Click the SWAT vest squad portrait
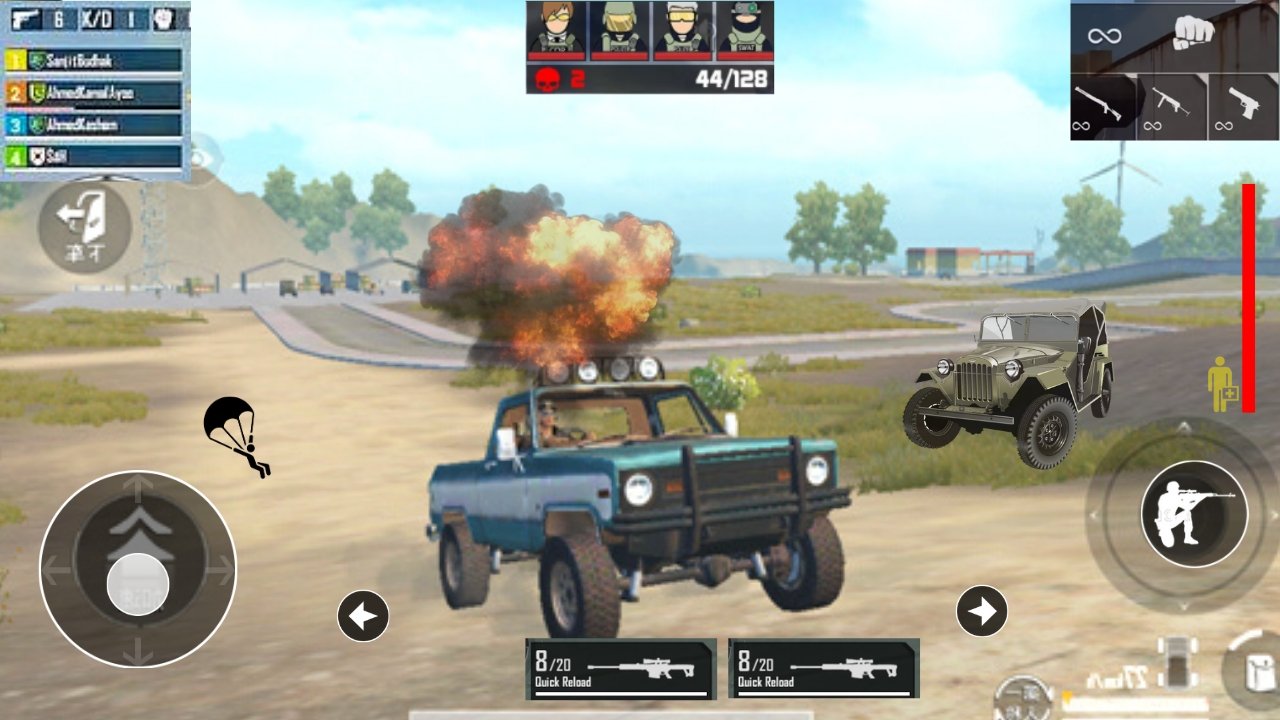This screenshot has width=1280, height=720. 743,29
